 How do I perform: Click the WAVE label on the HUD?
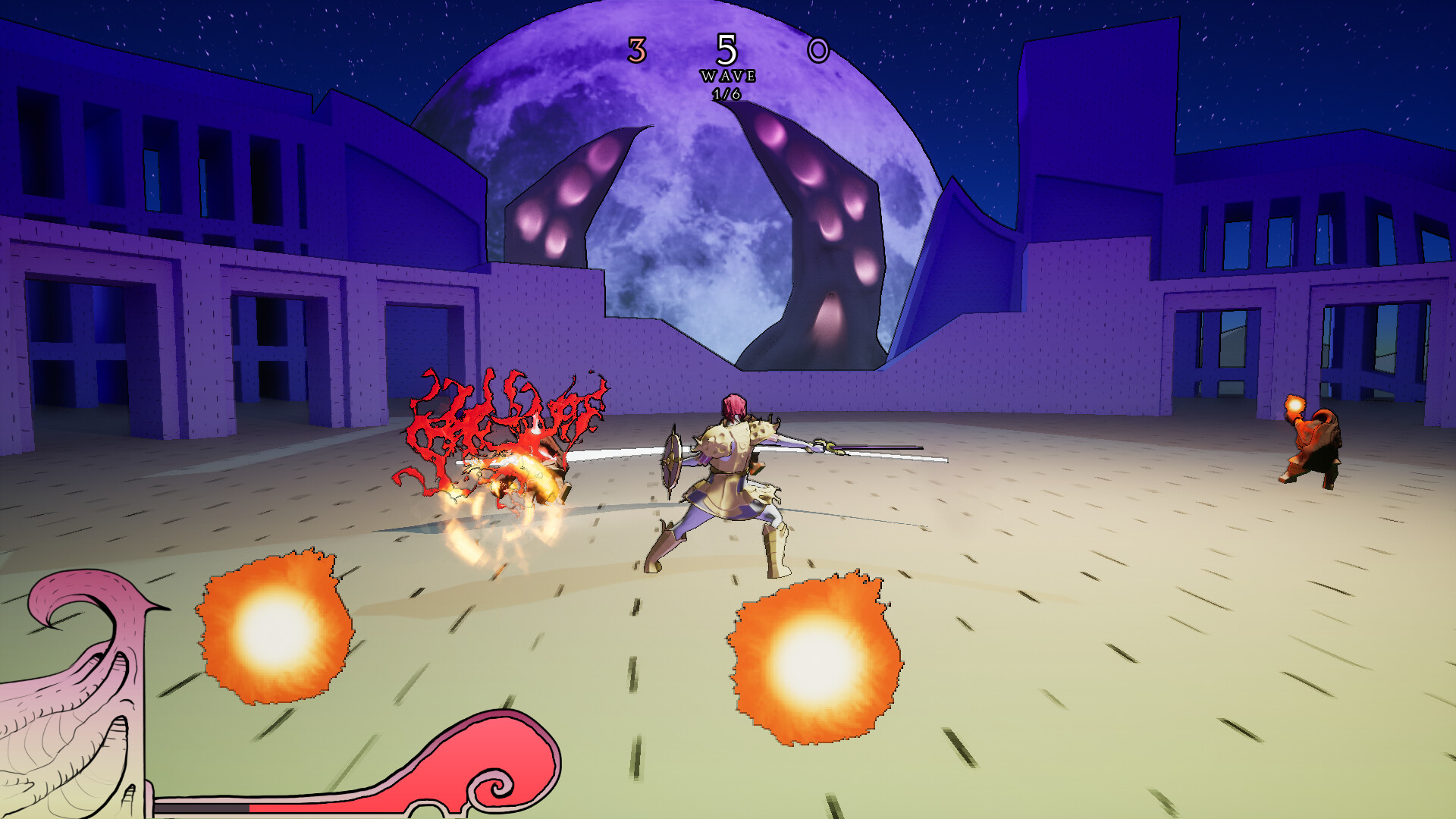[x=729, y=75]
